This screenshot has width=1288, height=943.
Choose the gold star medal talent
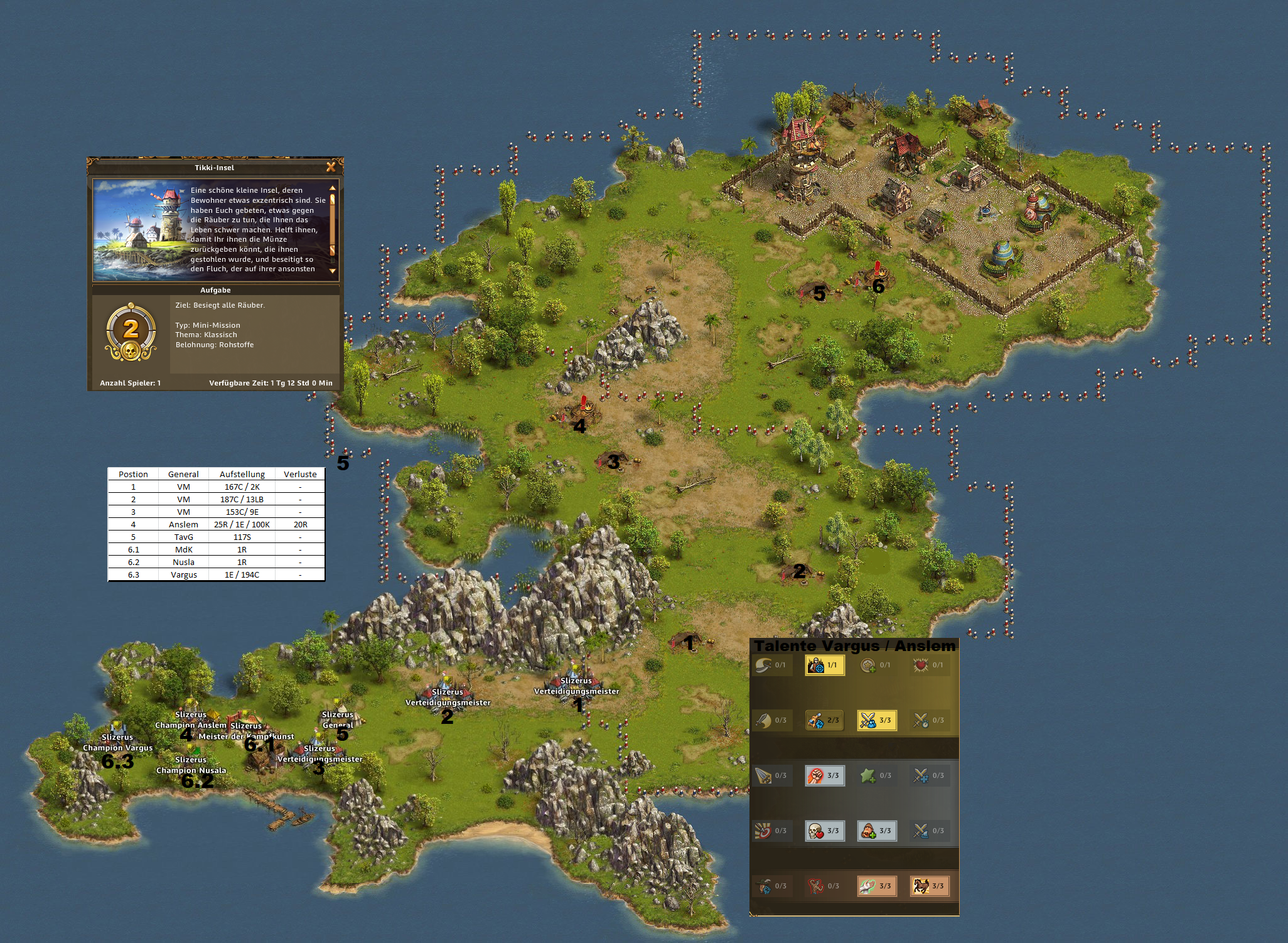pyautogui.click(x=876, y=665)
